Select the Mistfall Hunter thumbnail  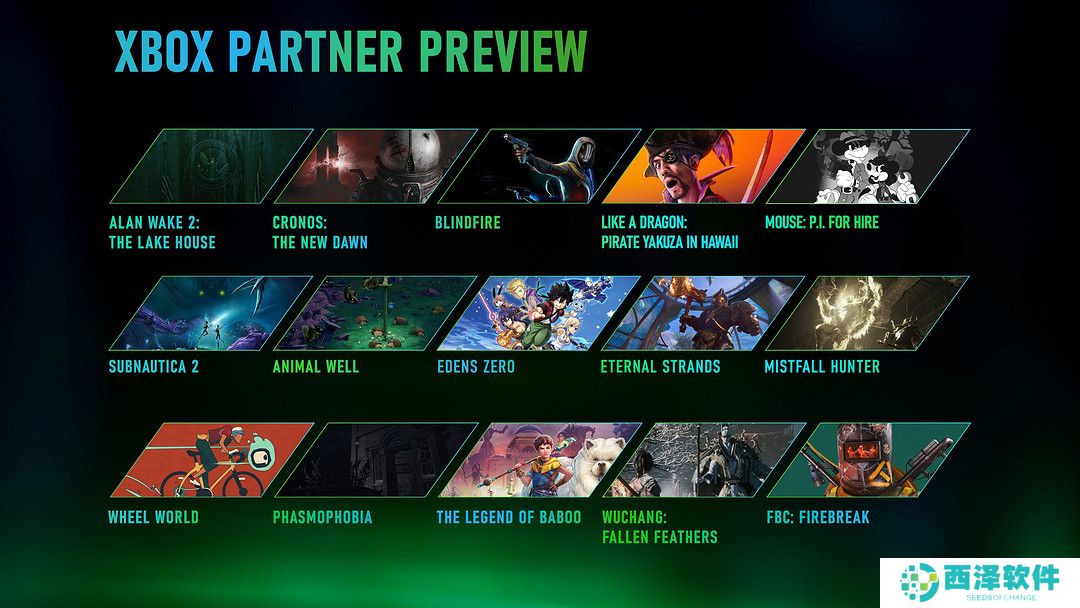[866, 313]
